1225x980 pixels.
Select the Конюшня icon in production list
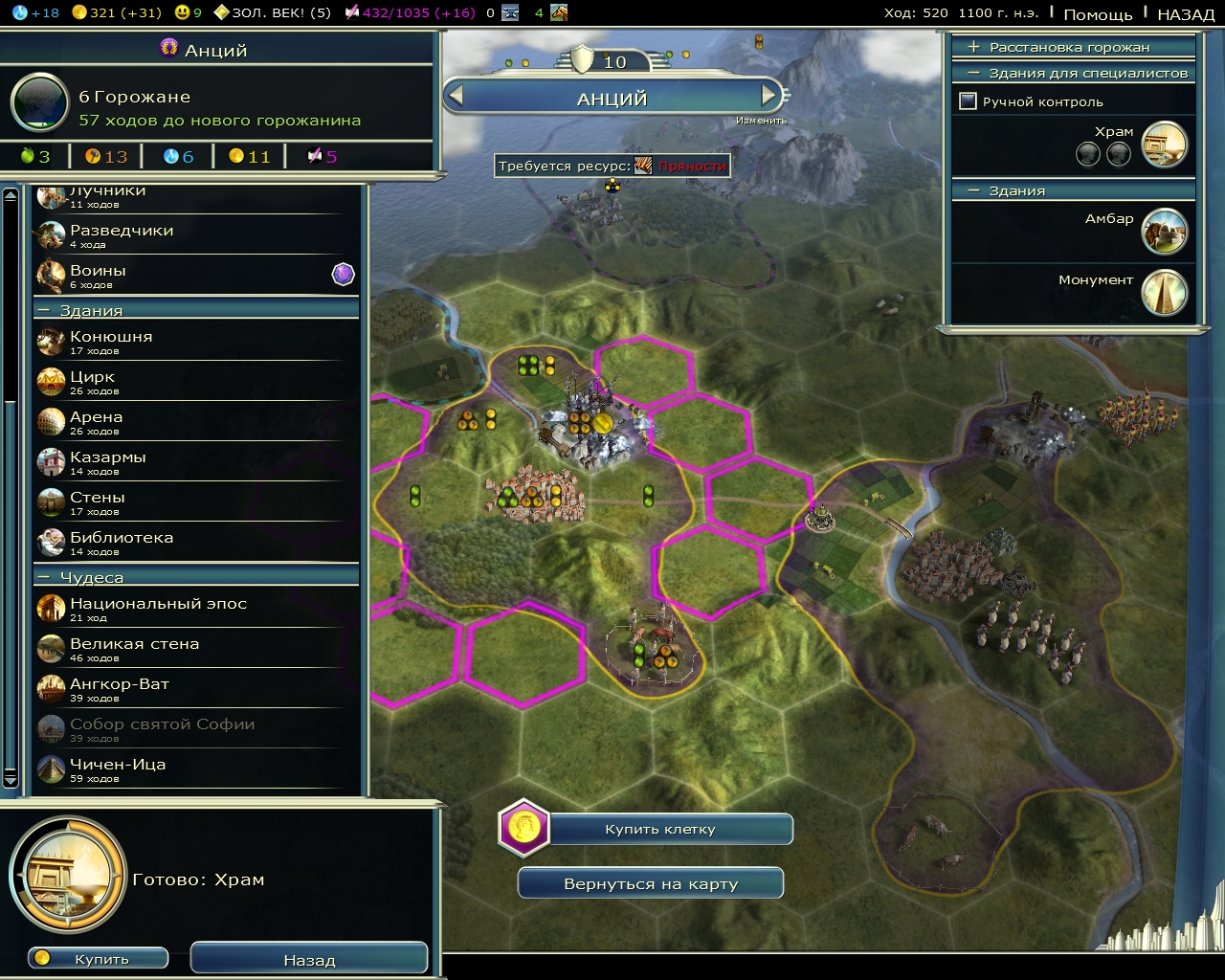click(x=50, y=341)
